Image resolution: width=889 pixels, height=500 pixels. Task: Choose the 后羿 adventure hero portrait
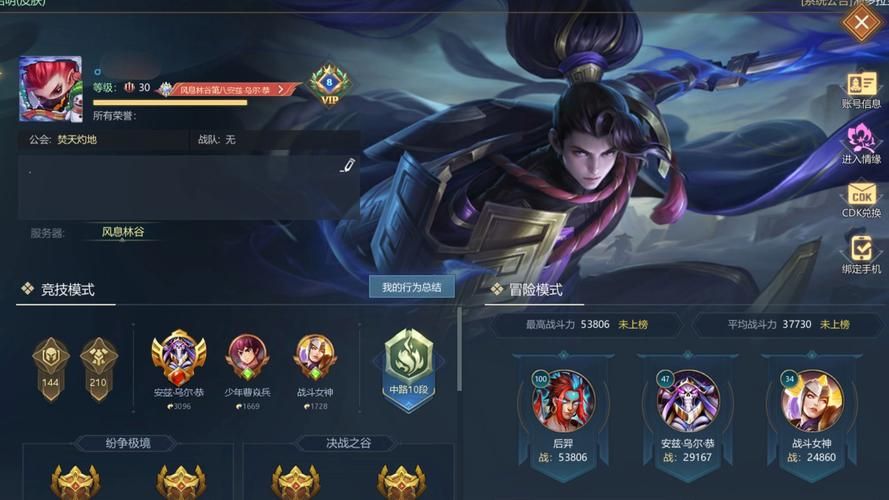pyautogui.click(x=563, y=401)
